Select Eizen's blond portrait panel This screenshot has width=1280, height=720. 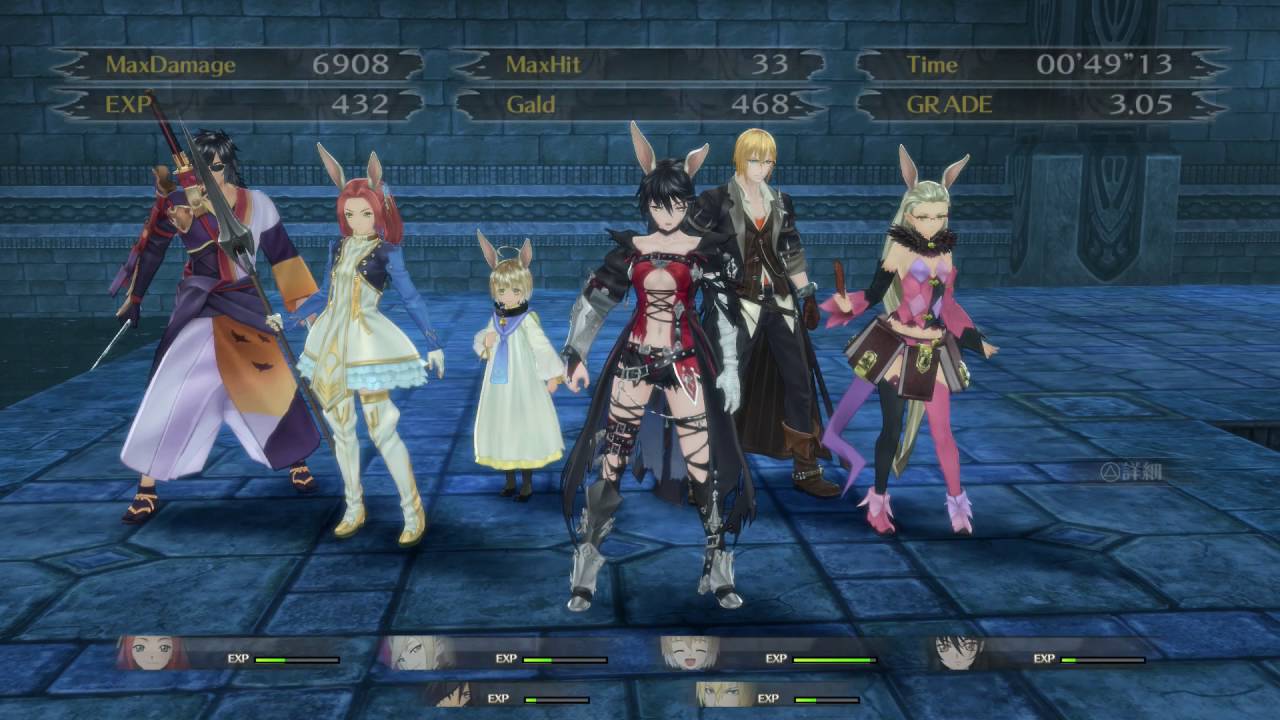pyautogui.click(x=722, y=693)
